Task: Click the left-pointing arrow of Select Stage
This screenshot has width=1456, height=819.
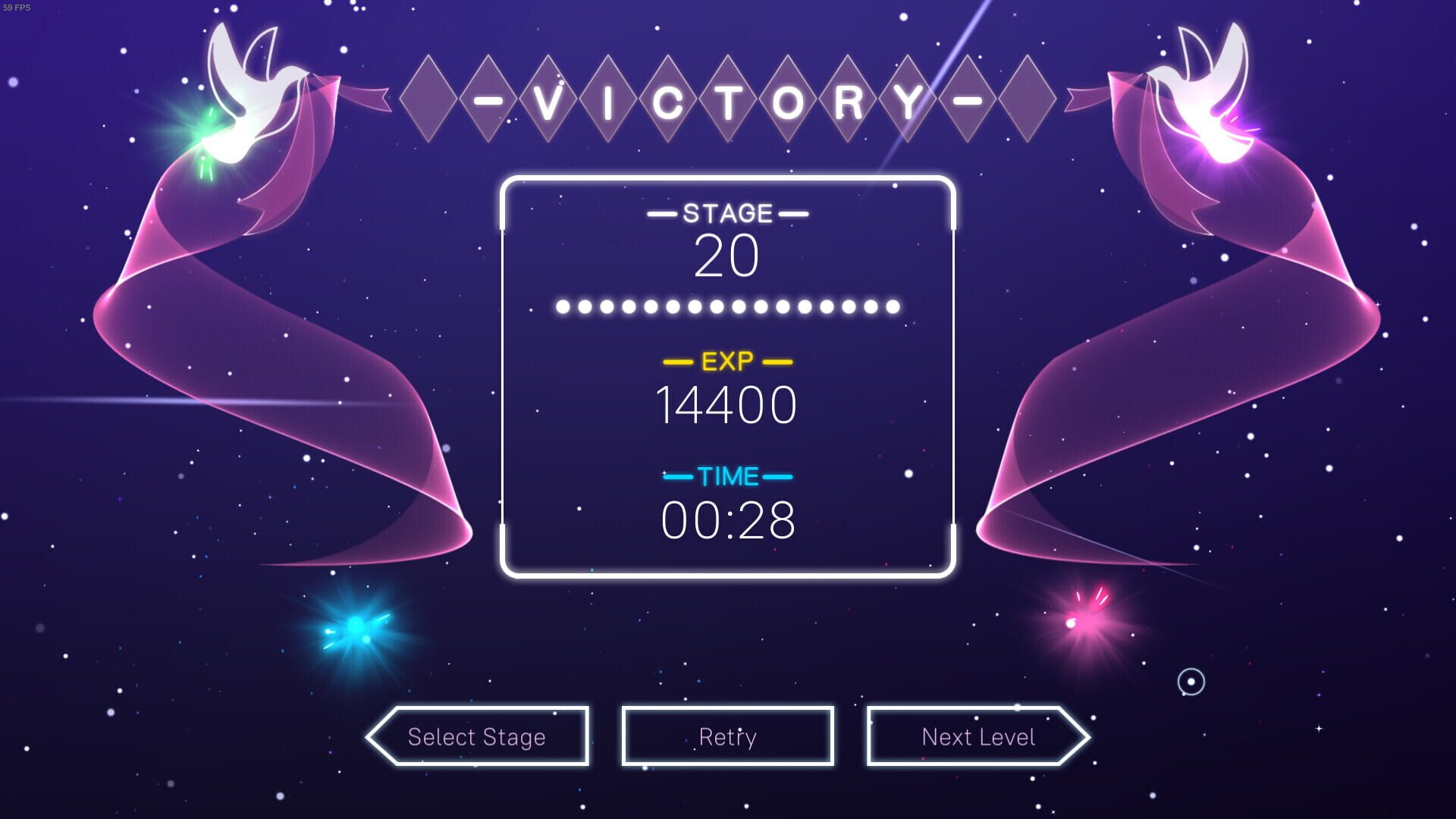Action: (x=379, y=736)
